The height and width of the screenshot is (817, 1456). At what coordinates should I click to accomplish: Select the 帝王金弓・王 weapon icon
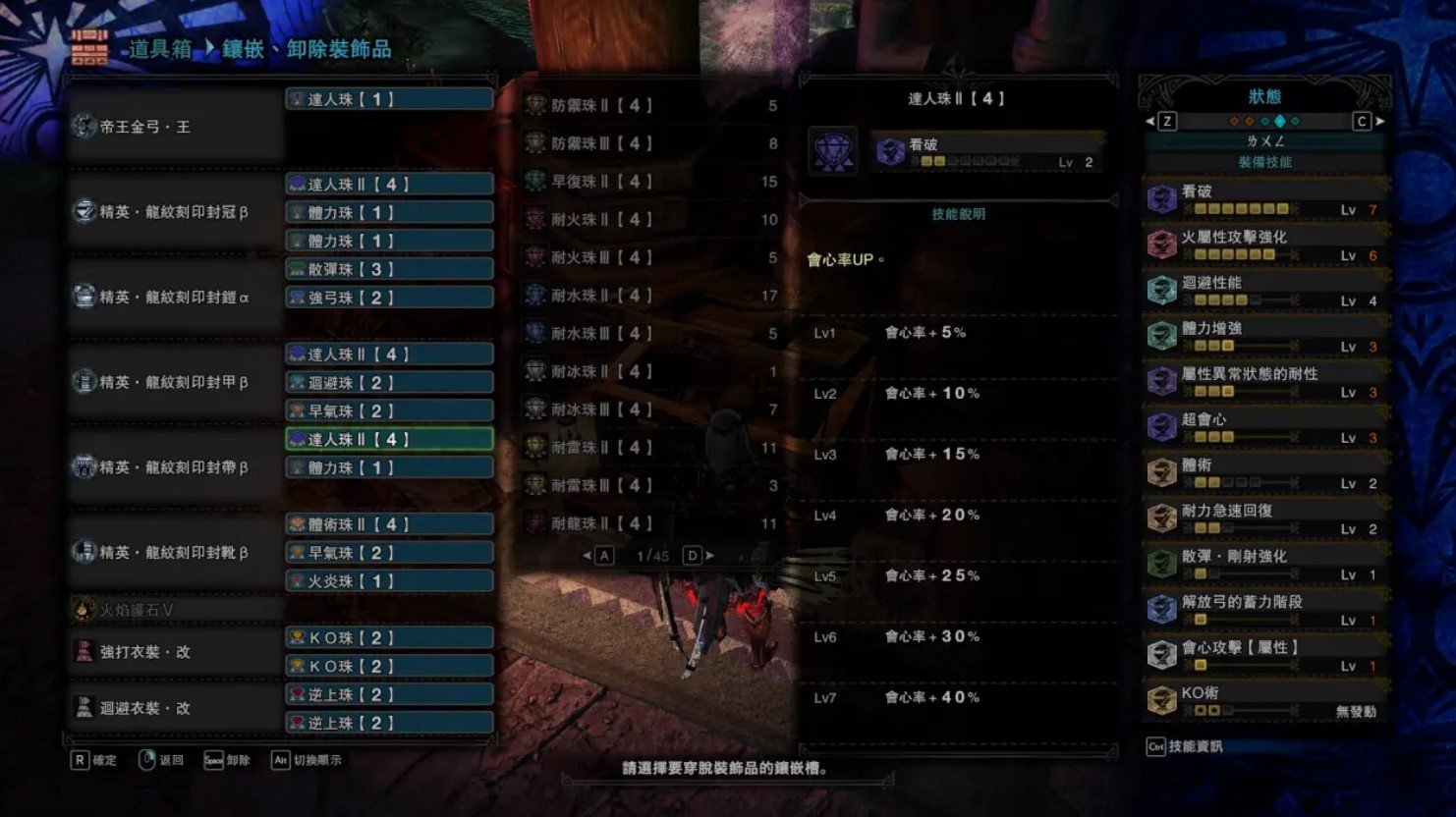click(85, 126)
